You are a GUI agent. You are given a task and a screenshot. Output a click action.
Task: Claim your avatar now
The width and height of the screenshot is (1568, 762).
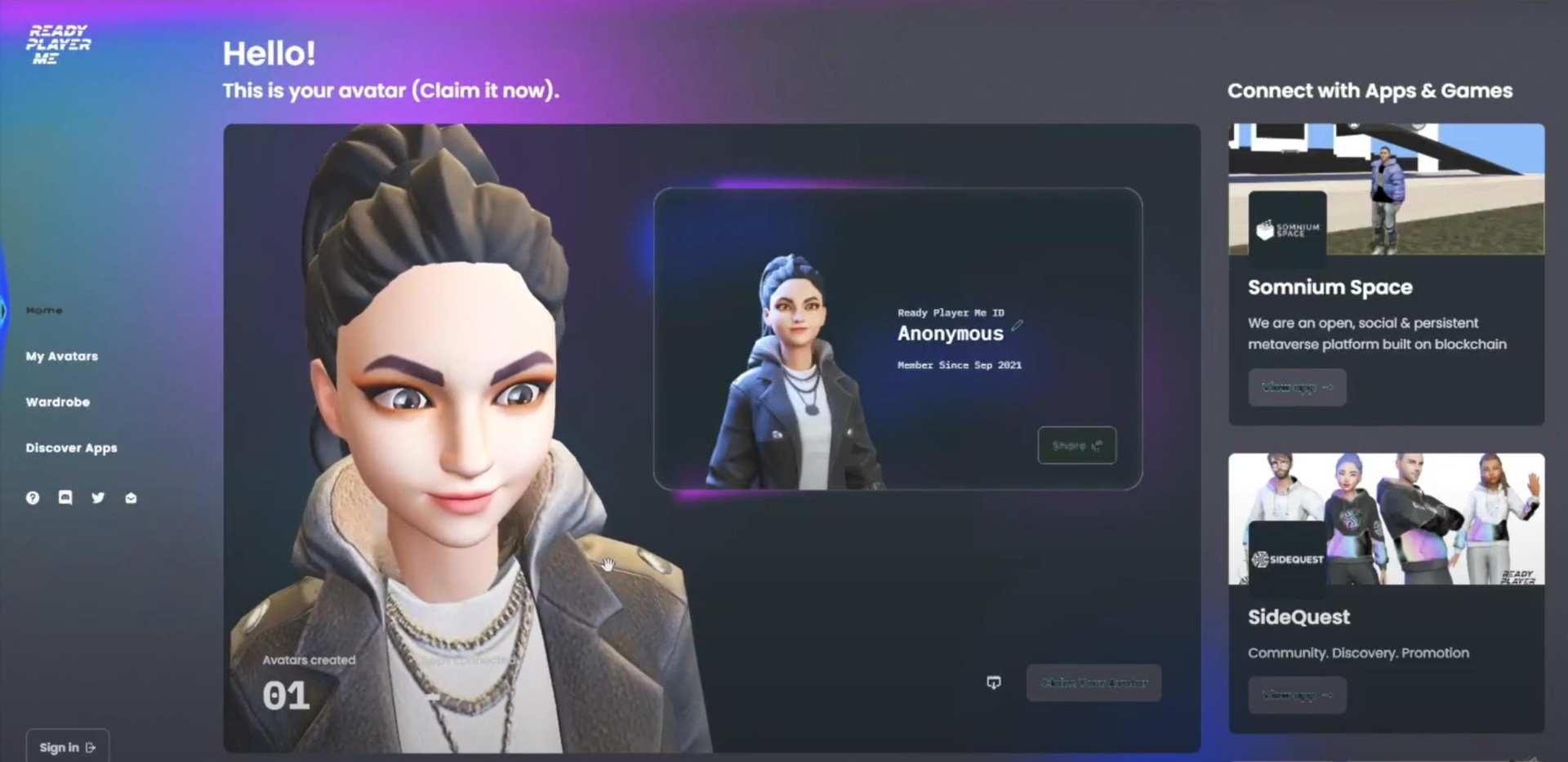point(1094,683)
